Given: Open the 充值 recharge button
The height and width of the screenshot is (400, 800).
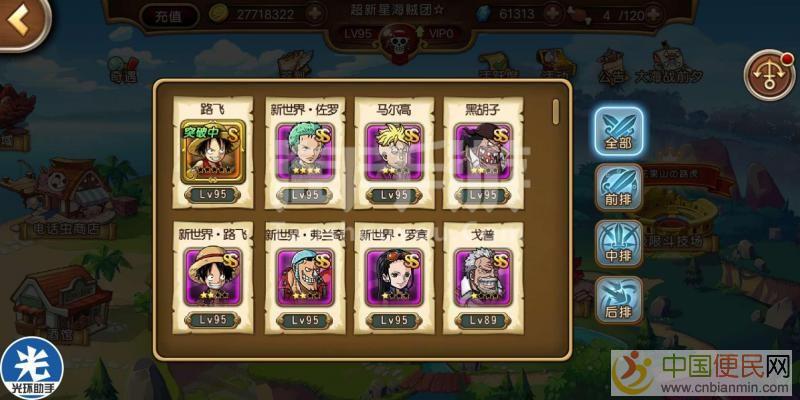Looking at the screenshot, I should pyautogui.click(x=163, y=15).
